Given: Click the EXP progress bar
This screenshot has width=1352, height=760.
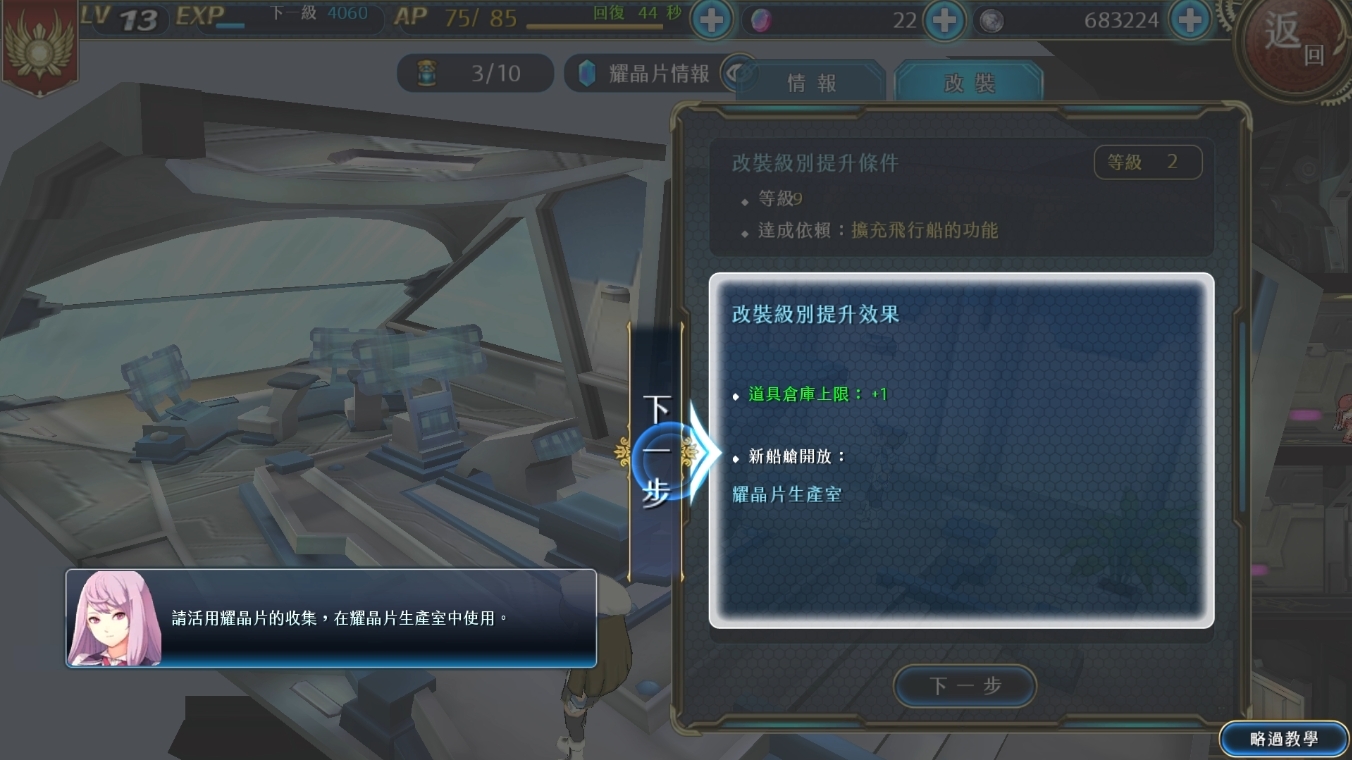Looking at the screenshot, I should click(x=299, y=18).
